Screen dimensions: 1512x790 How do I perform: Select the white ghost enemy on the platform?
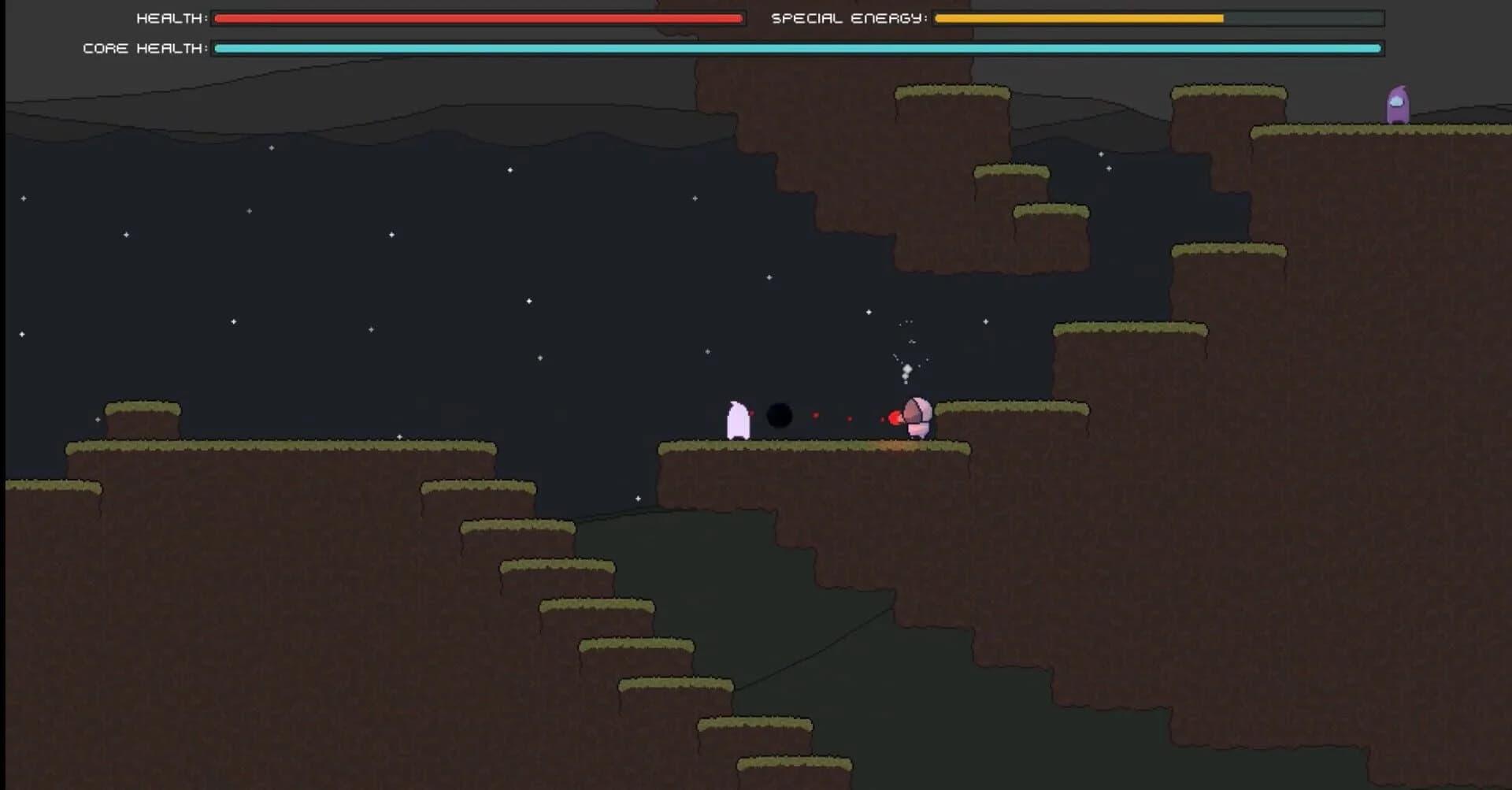click(x=739, y=419)
